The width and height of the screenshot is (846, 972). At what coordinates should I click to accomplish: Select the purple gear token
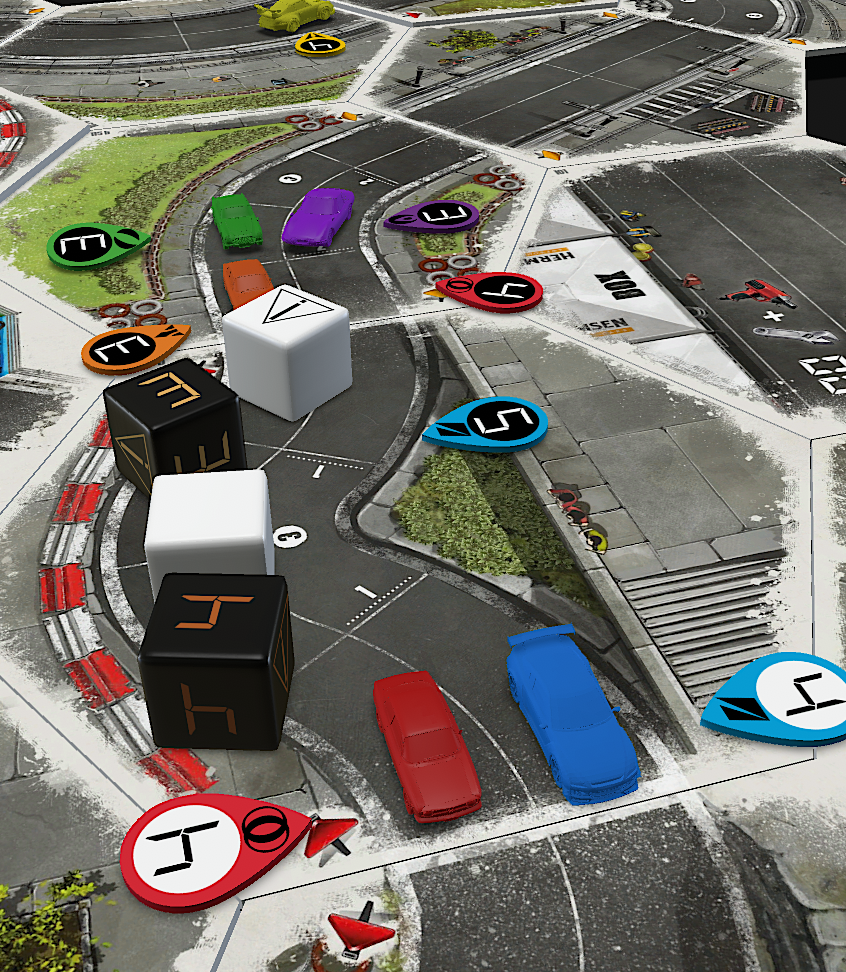437,215
